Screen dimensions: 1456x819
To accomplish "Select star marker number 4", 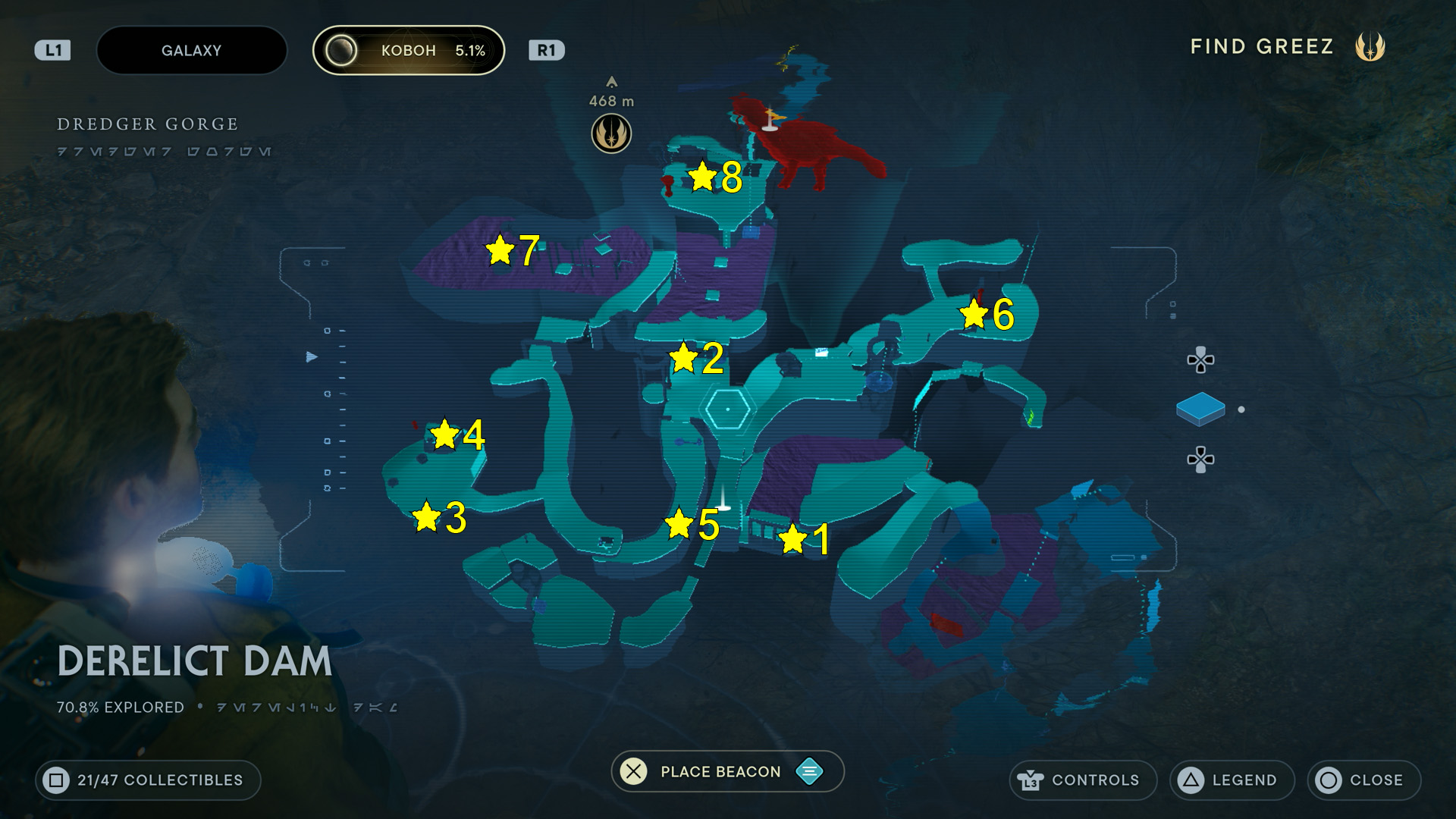I will pos(444,435).
